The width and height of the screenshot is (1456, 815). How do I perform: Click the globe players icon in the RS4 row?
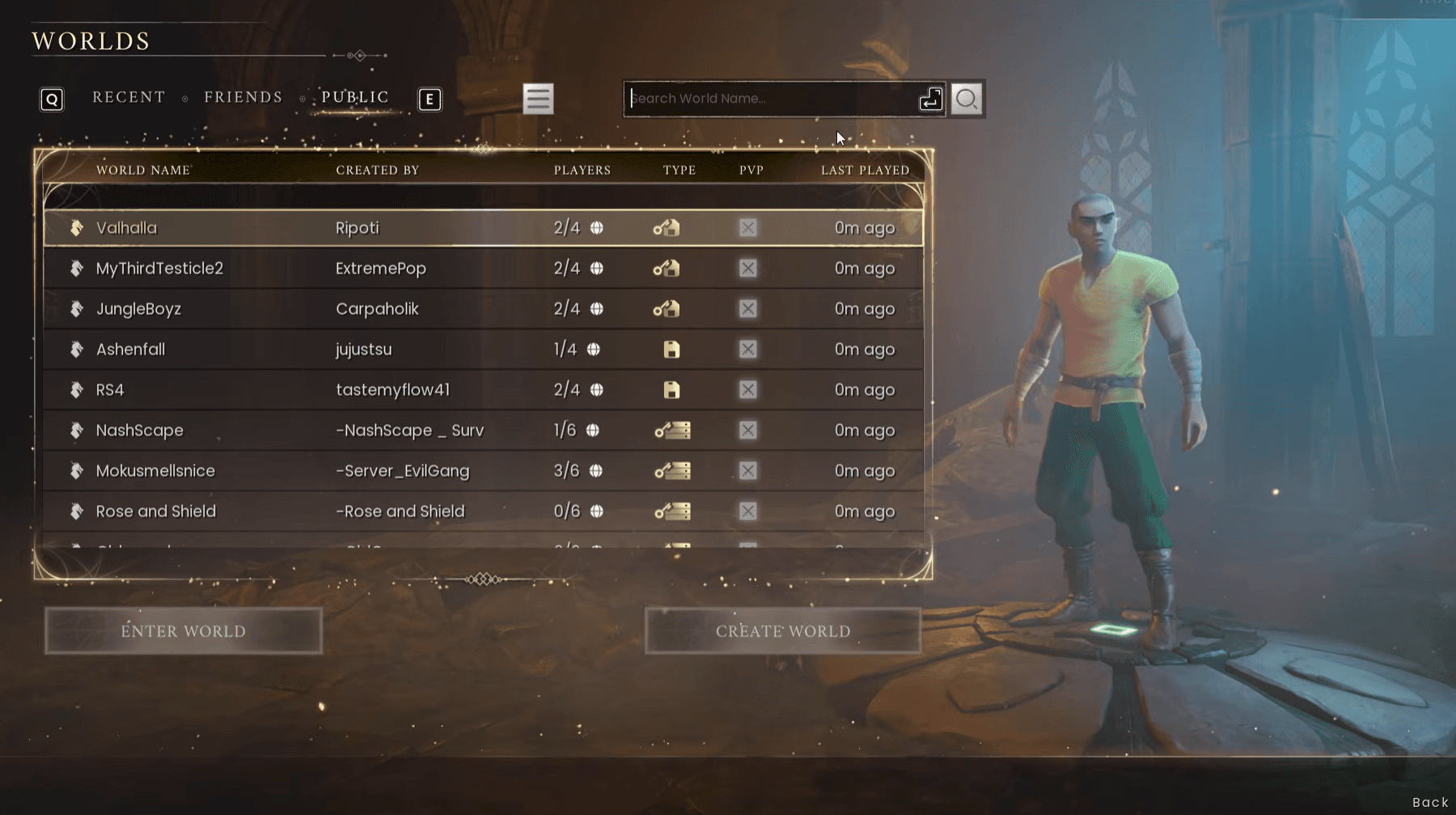click(595, 389)
